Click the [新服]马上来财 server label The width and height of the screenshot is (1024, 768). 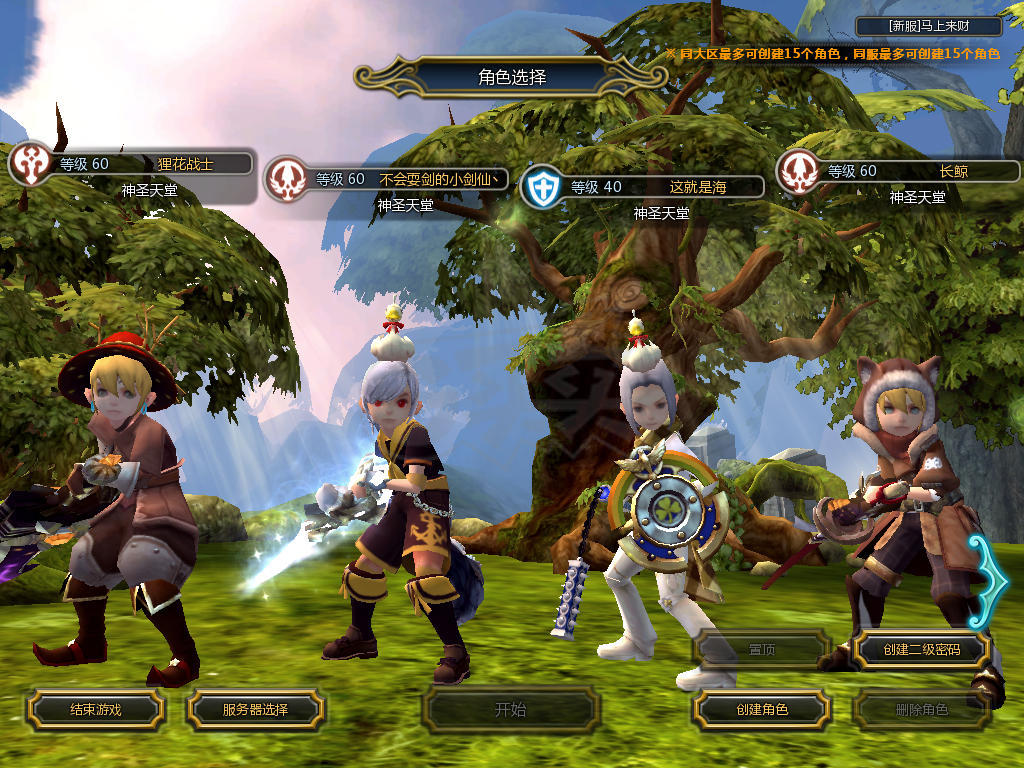point(929,26)
